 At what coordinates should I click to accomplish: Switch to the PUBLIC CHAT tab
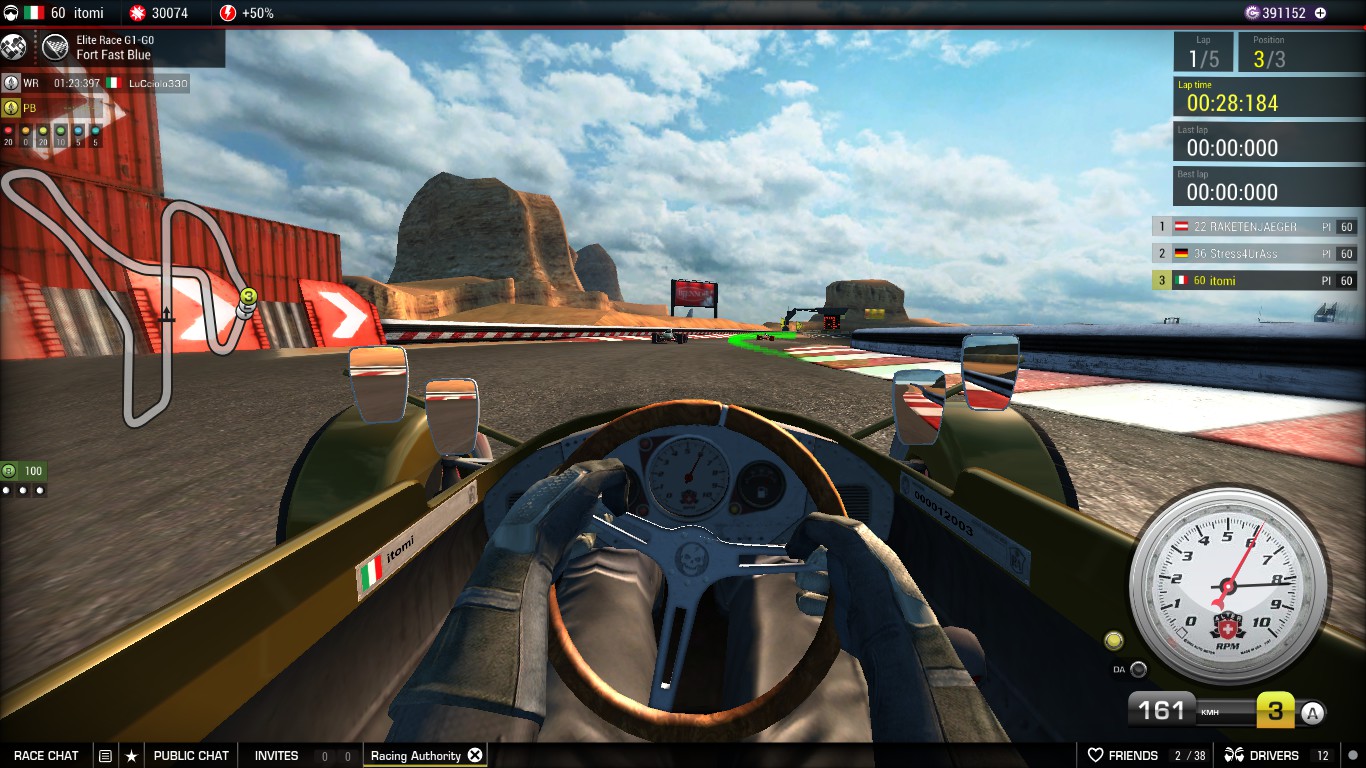(191, 755)
